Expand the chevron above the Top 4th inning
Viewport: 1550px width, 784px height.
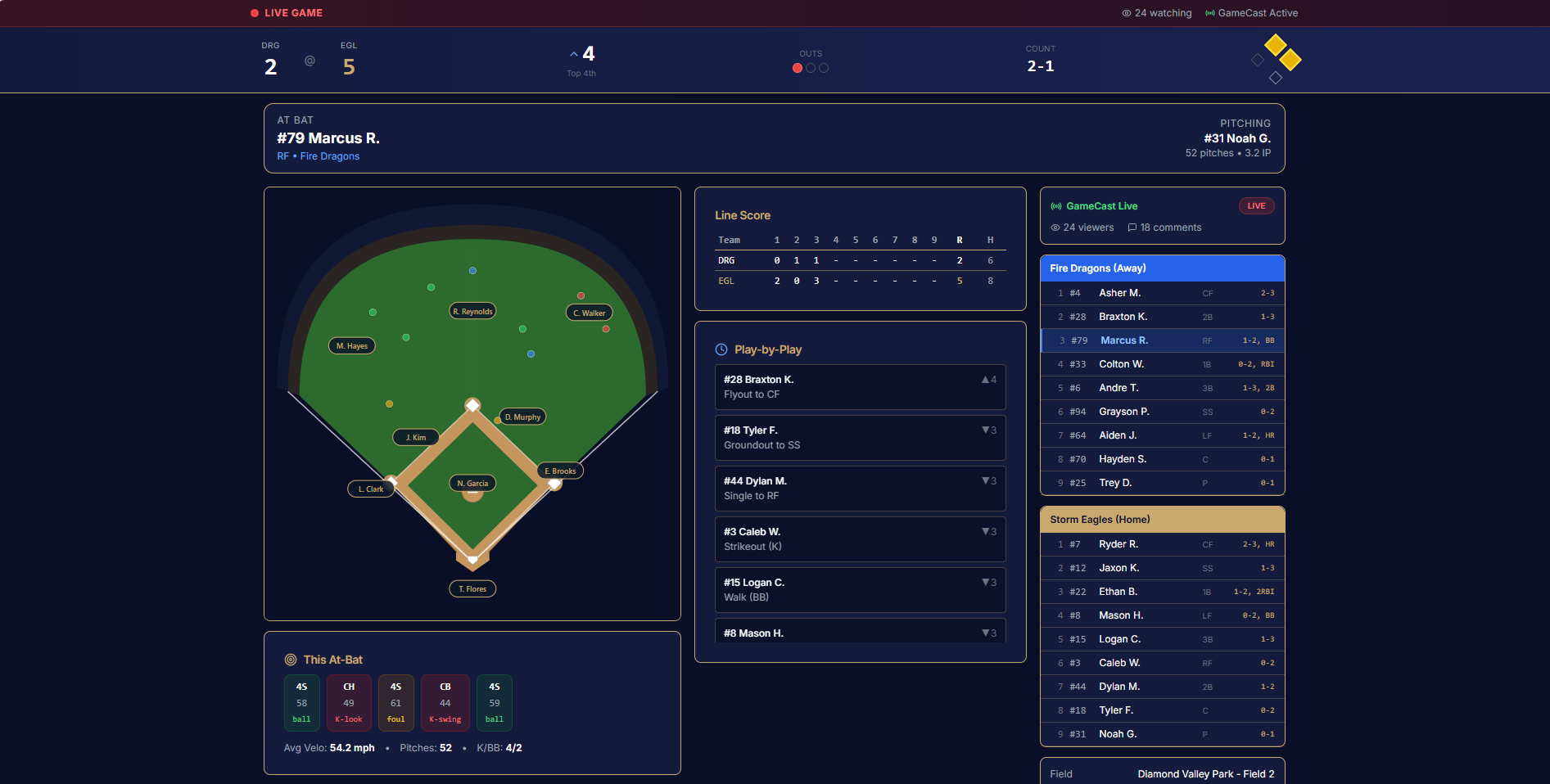coord(574,52)
